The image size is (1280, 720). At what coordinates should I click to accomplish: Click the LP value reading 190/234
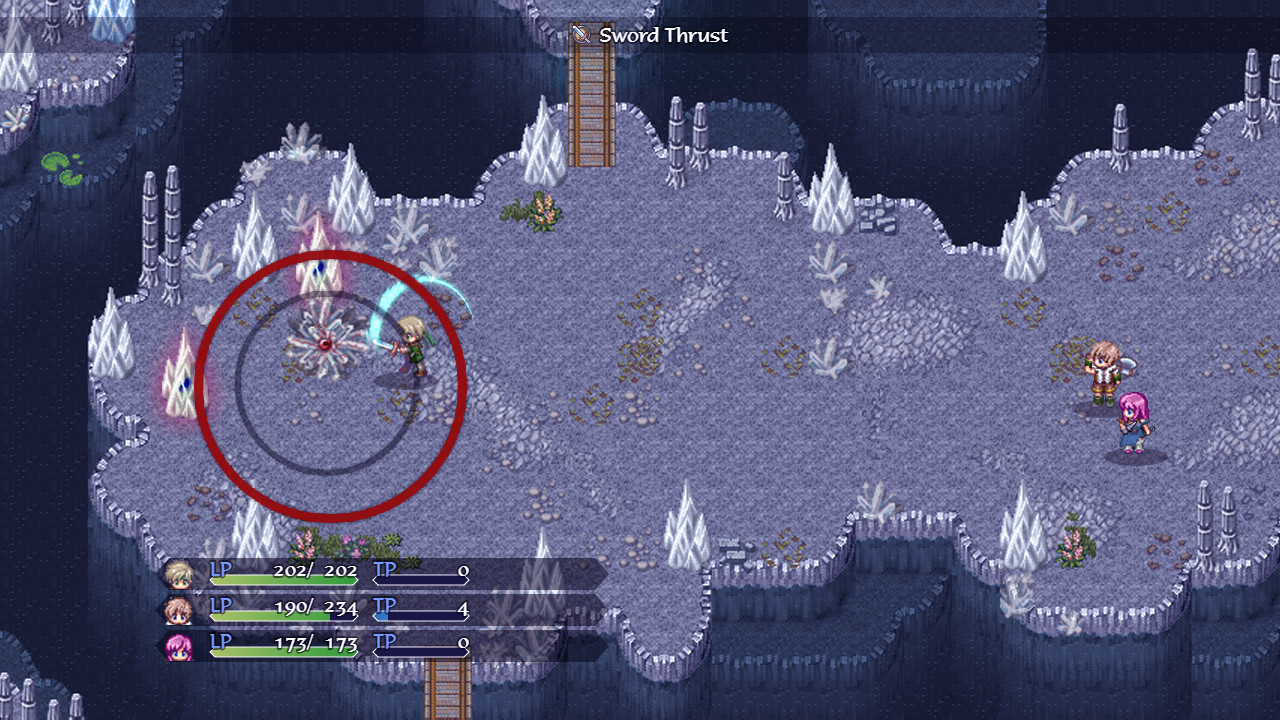317,608
